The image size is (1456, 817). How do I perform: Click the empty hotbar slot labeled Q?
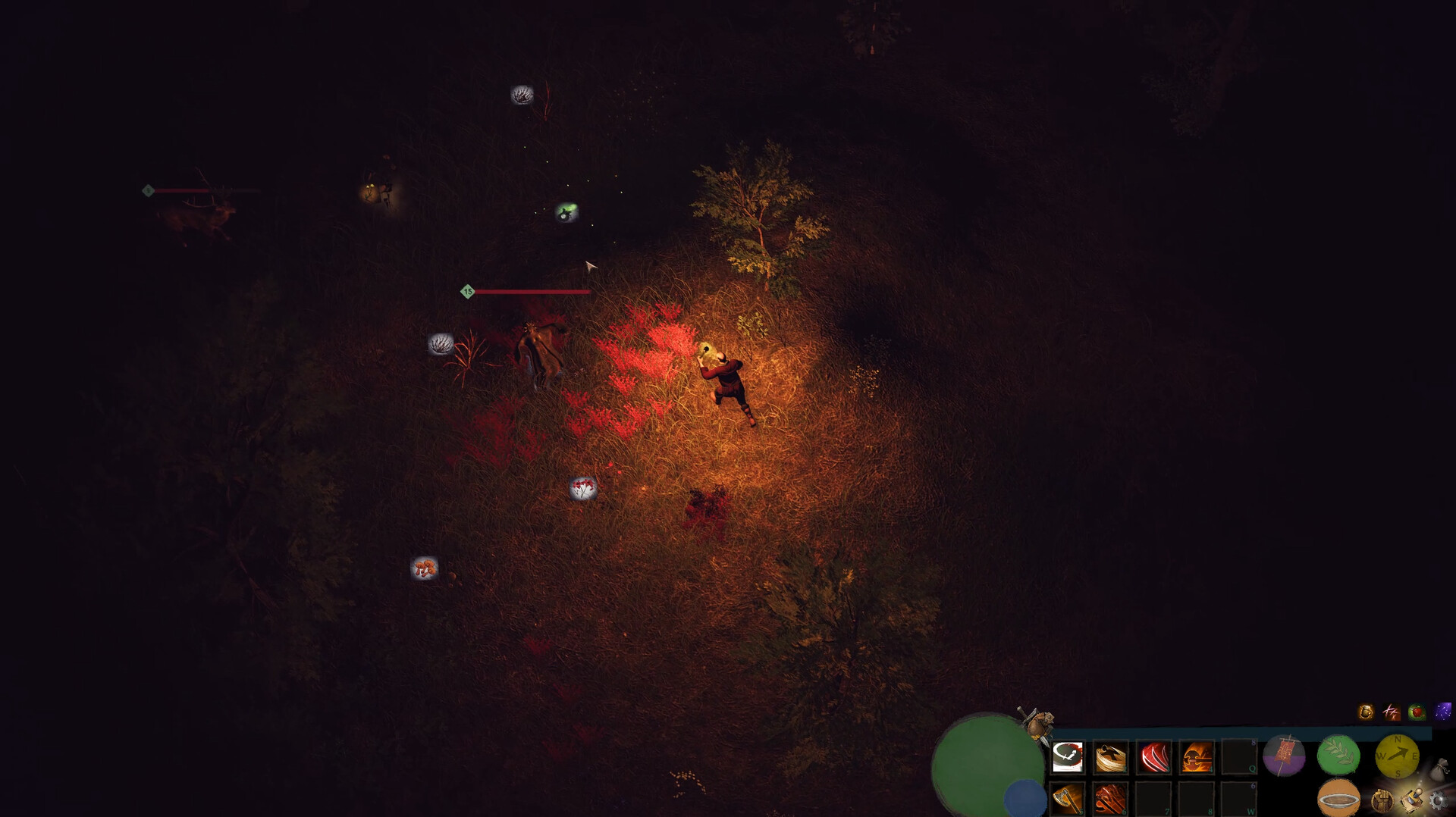pos(1239,756)
